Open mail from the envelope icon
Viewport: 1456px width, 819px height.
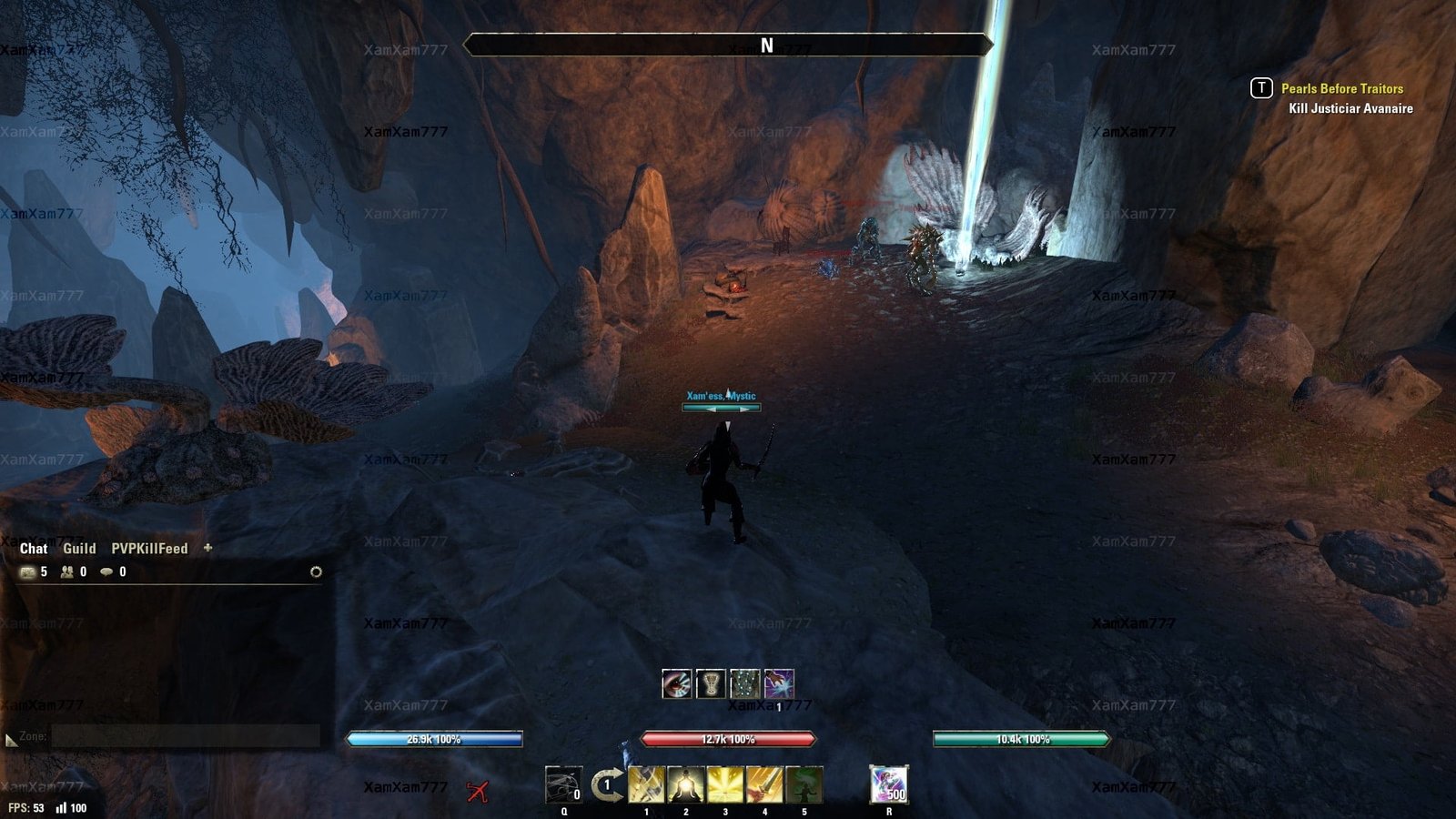click(28, 572)
